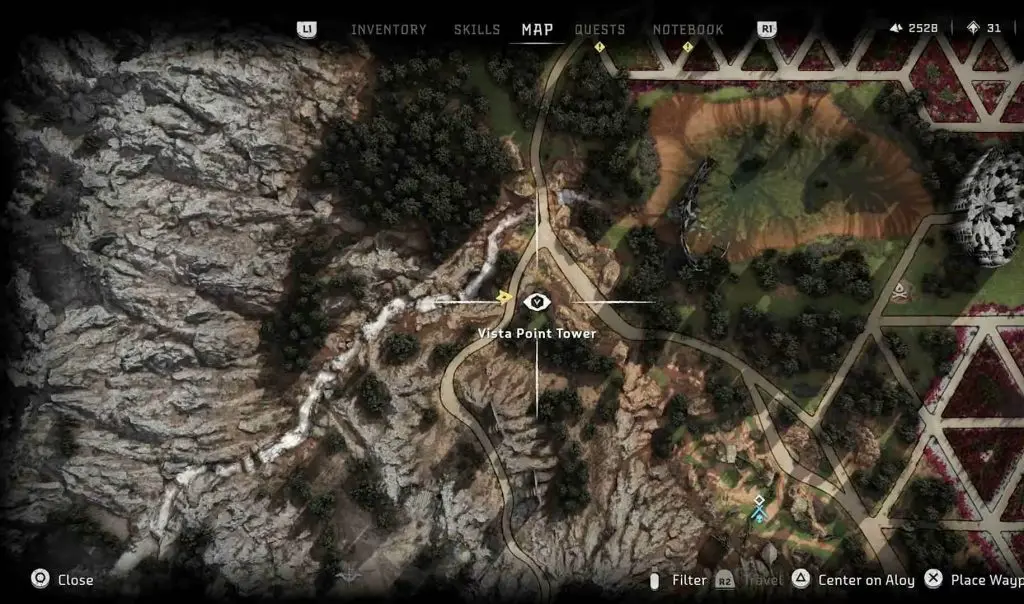Open the Skills tab
Viewport: 1024px width, 604px height.
click(x=477, y=30)
